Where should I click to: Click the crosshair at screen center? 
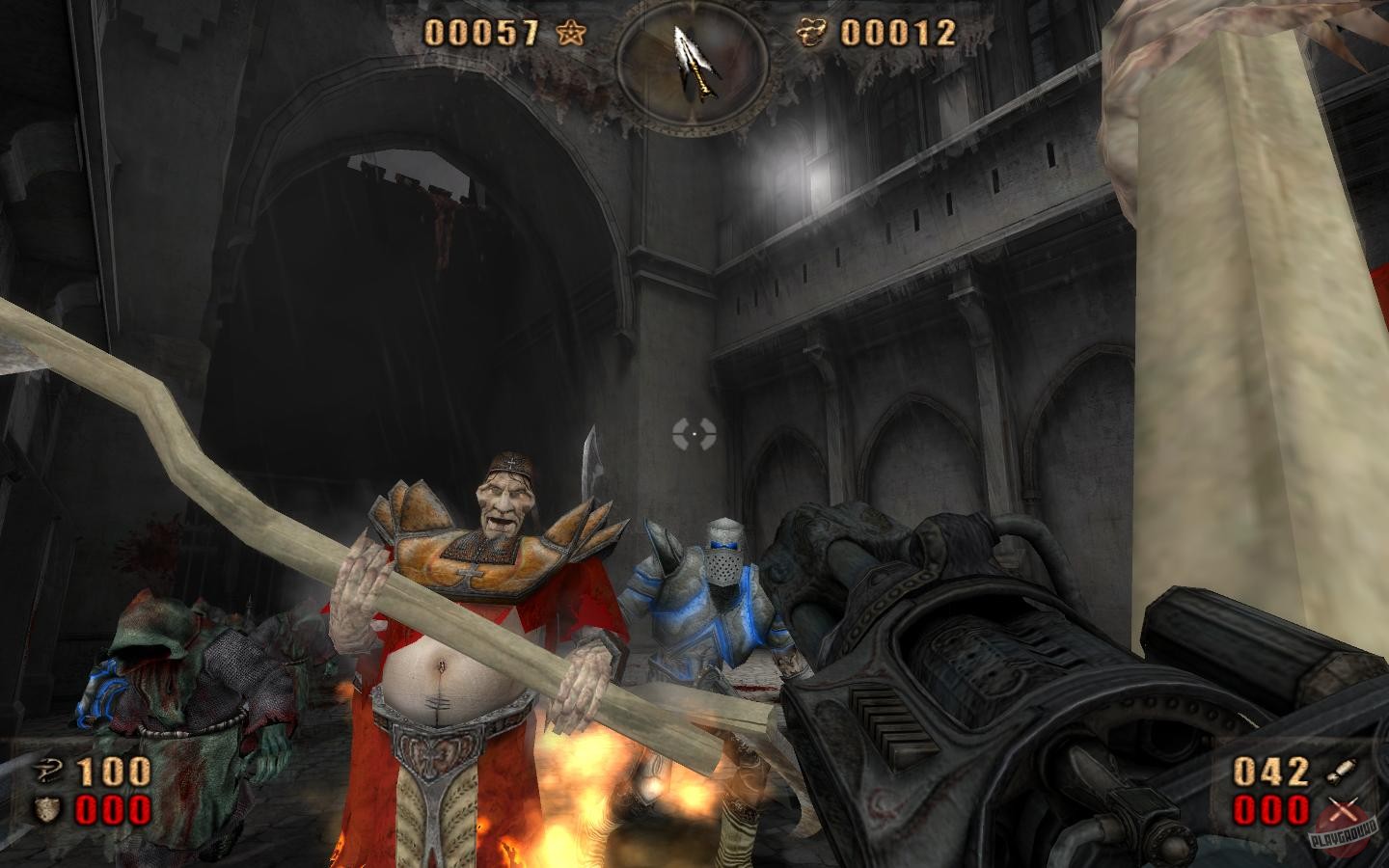pyautogui.click(x=694, y=434)
